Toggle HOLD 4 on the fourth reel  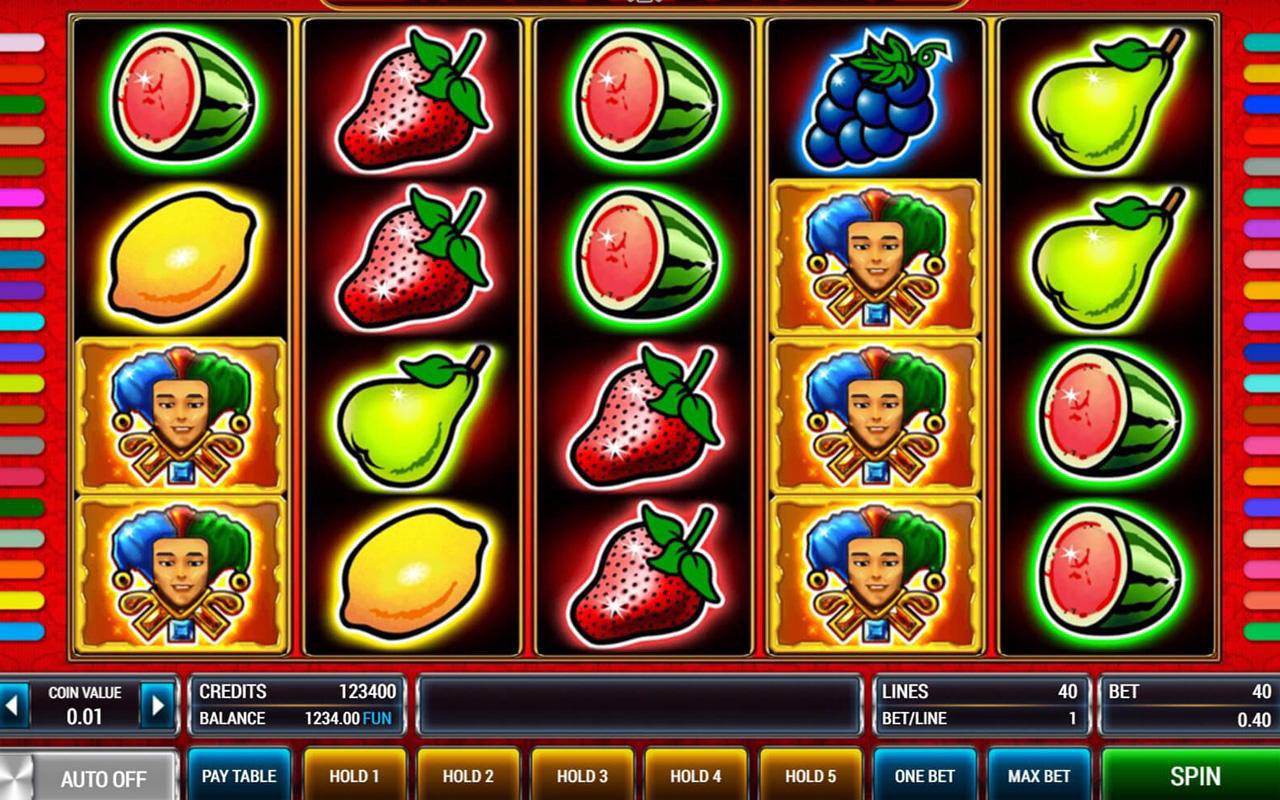click(x=696, y=776)
